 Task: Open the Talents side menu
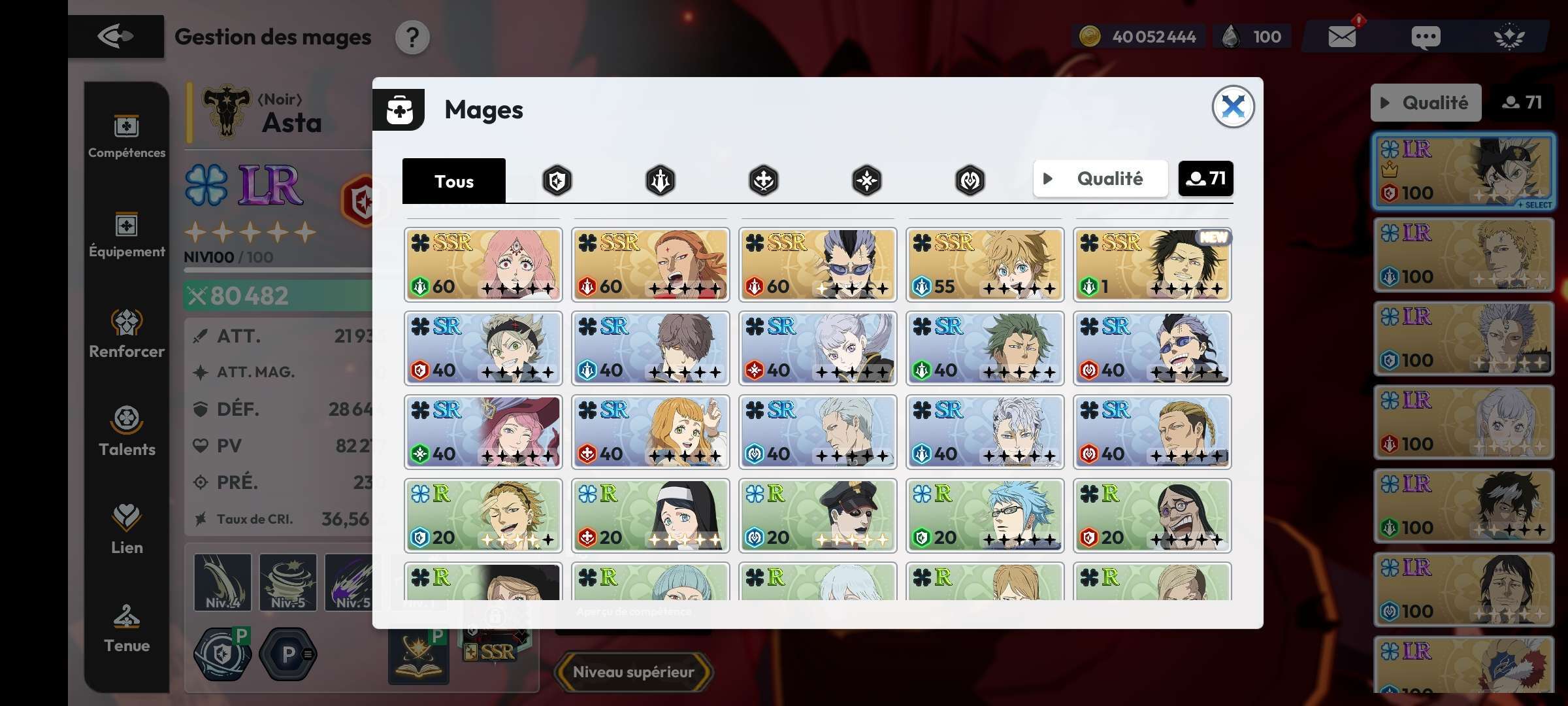point(127,430)
